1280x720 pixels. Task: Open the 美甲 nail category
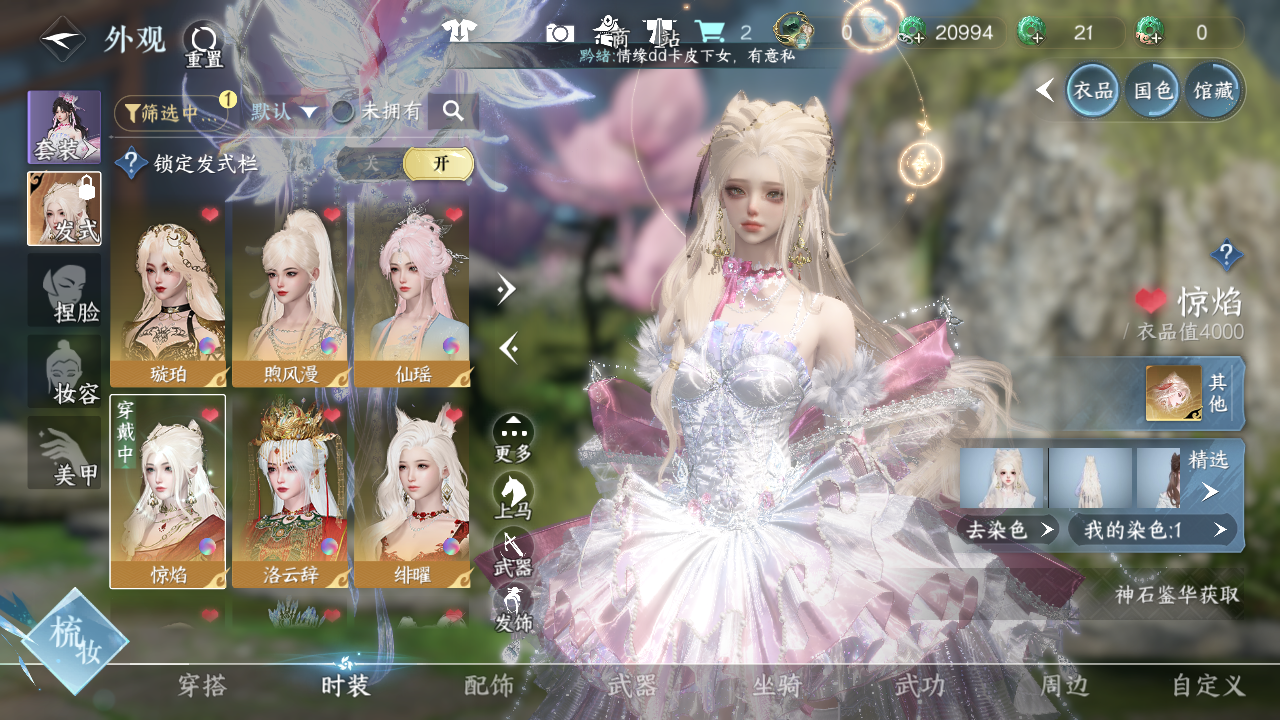pyautogui.click(x=64, y=453)
